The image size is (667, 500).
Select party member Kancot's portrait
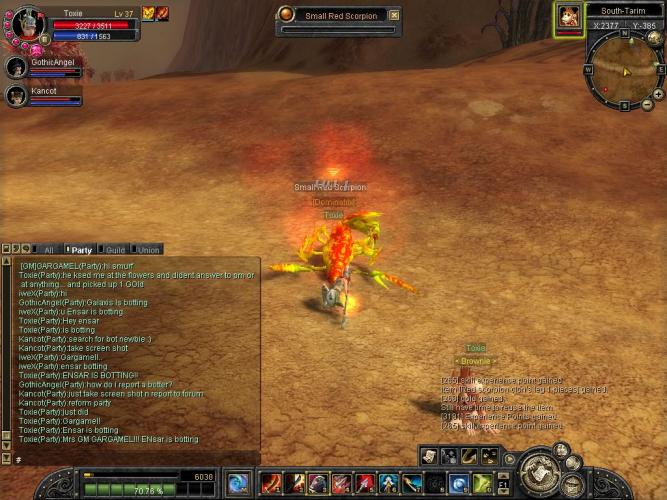point(16,96)
